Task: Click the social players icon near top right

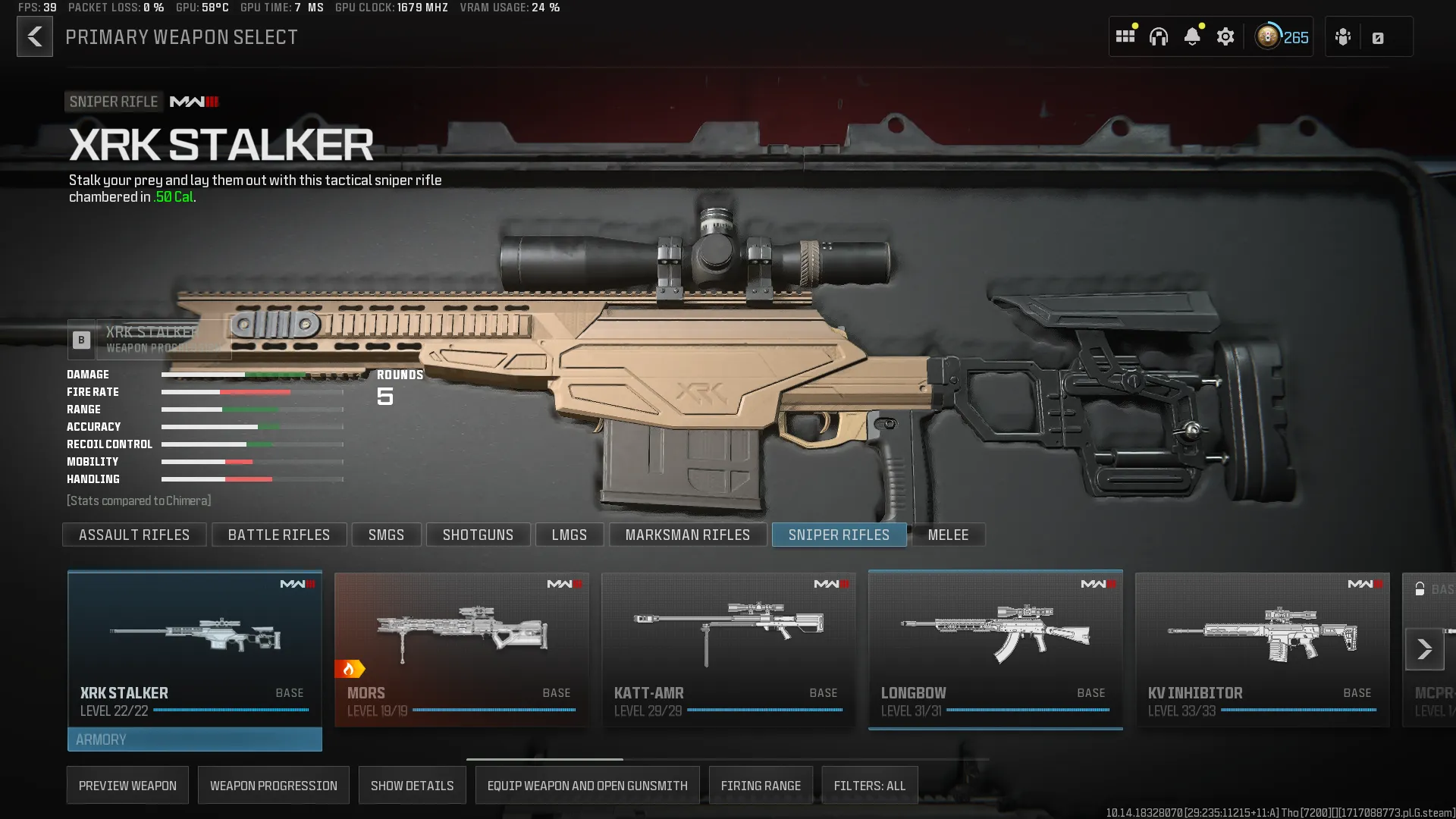Action: (x=1342, y=36)
